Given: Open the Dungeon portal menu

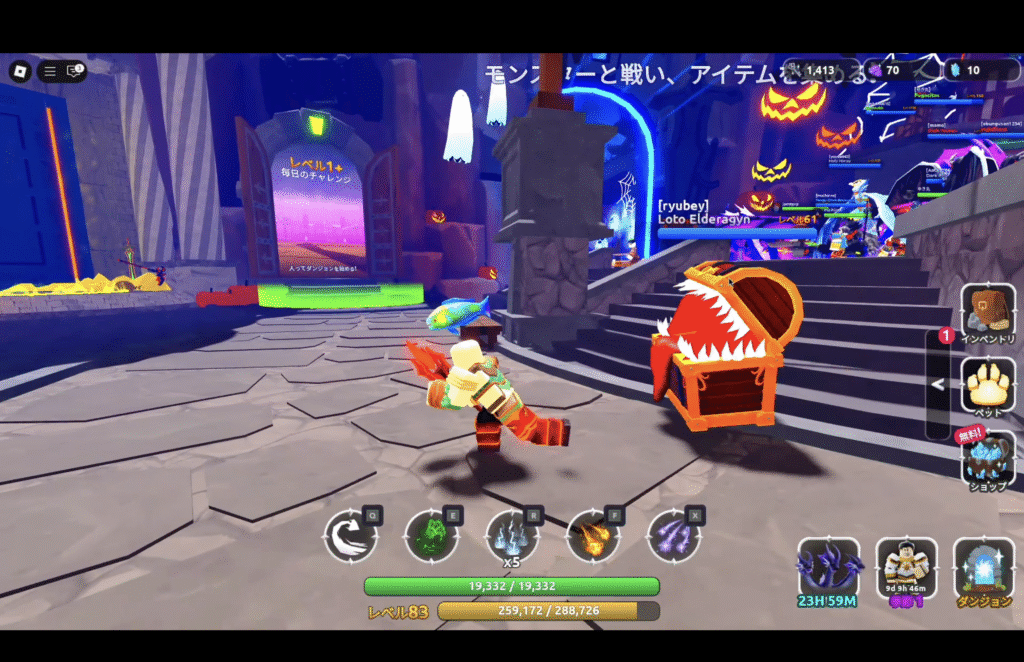Looking at the screenshot, I should pyautogui.click(x=984, y=570).
